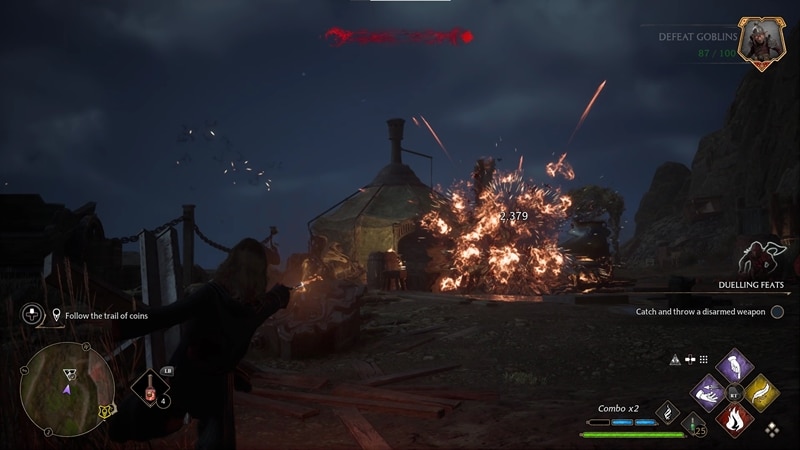The width and height of the screenshot is (800, 450).
Task: Activate the yellow feather Levioso spell
Action: [x=762, y=392]
